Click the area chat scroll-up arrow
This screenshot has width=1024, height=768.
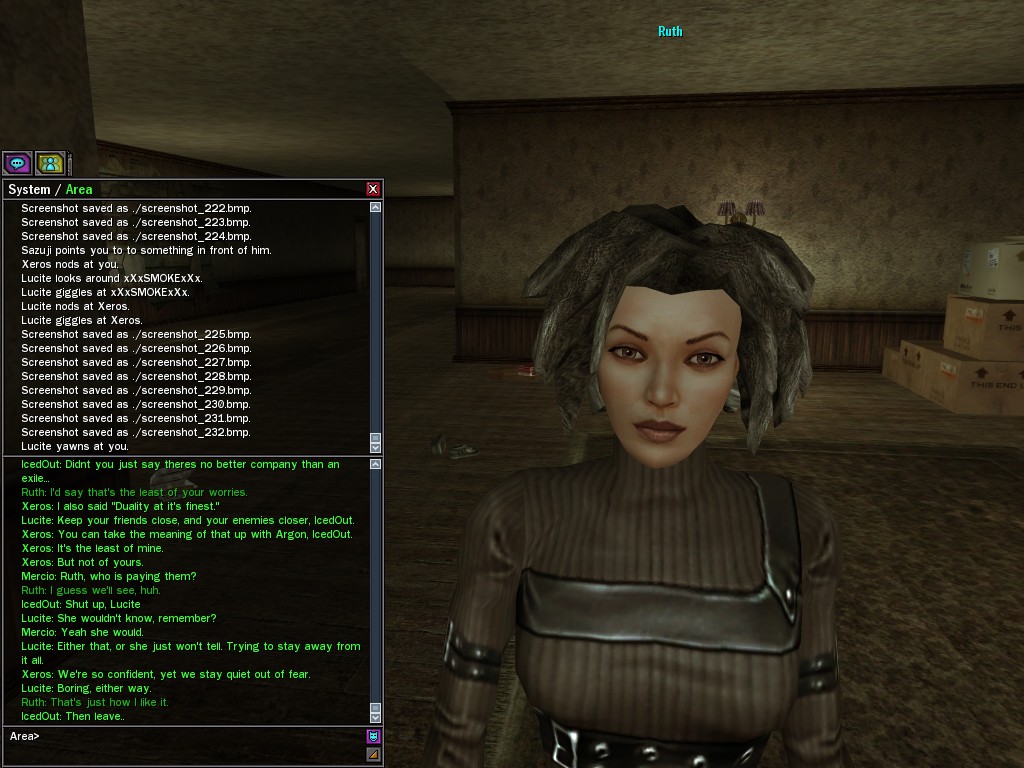[375, 464]
